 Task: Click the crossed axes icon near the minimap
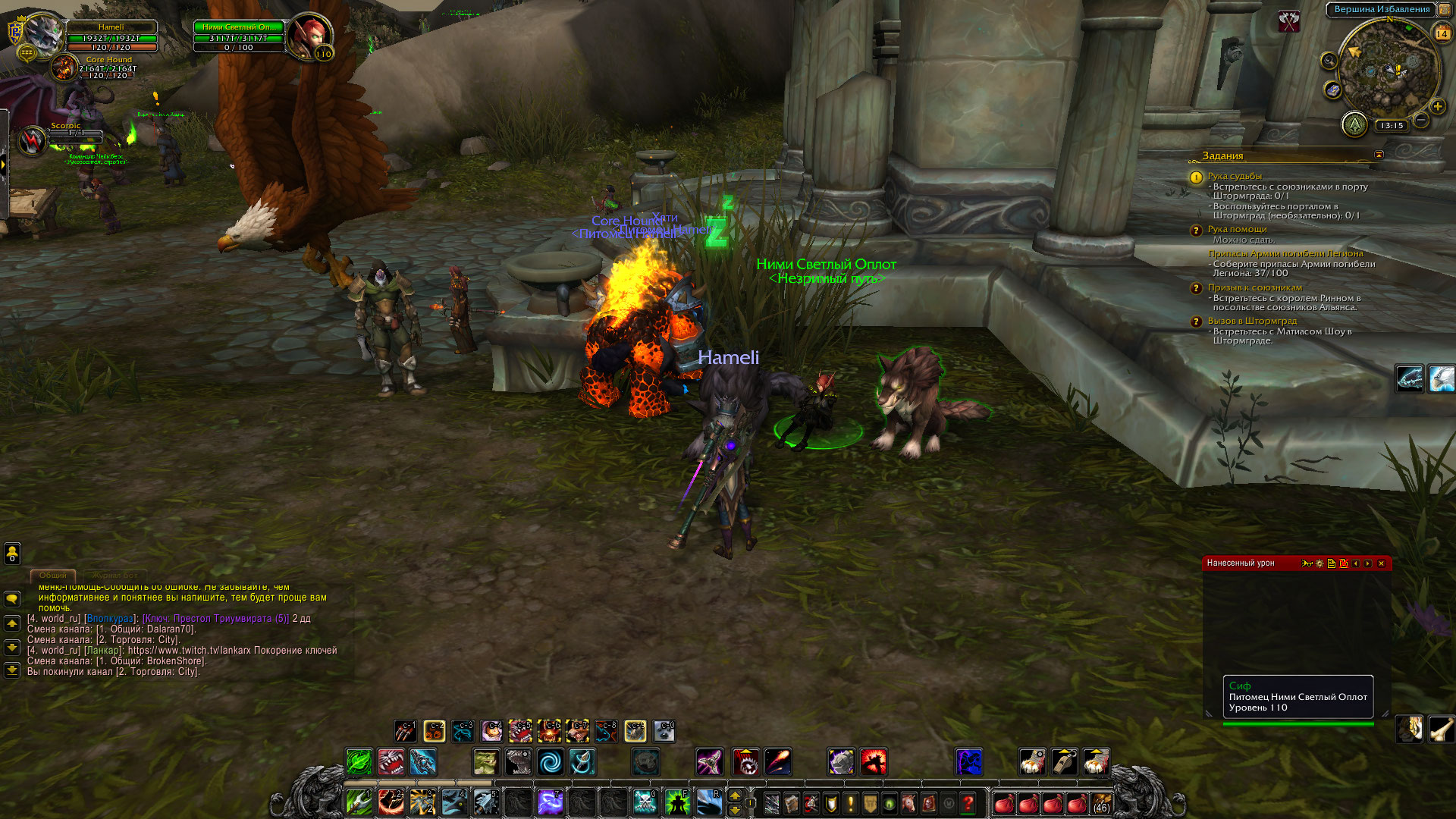(1289, 21)
